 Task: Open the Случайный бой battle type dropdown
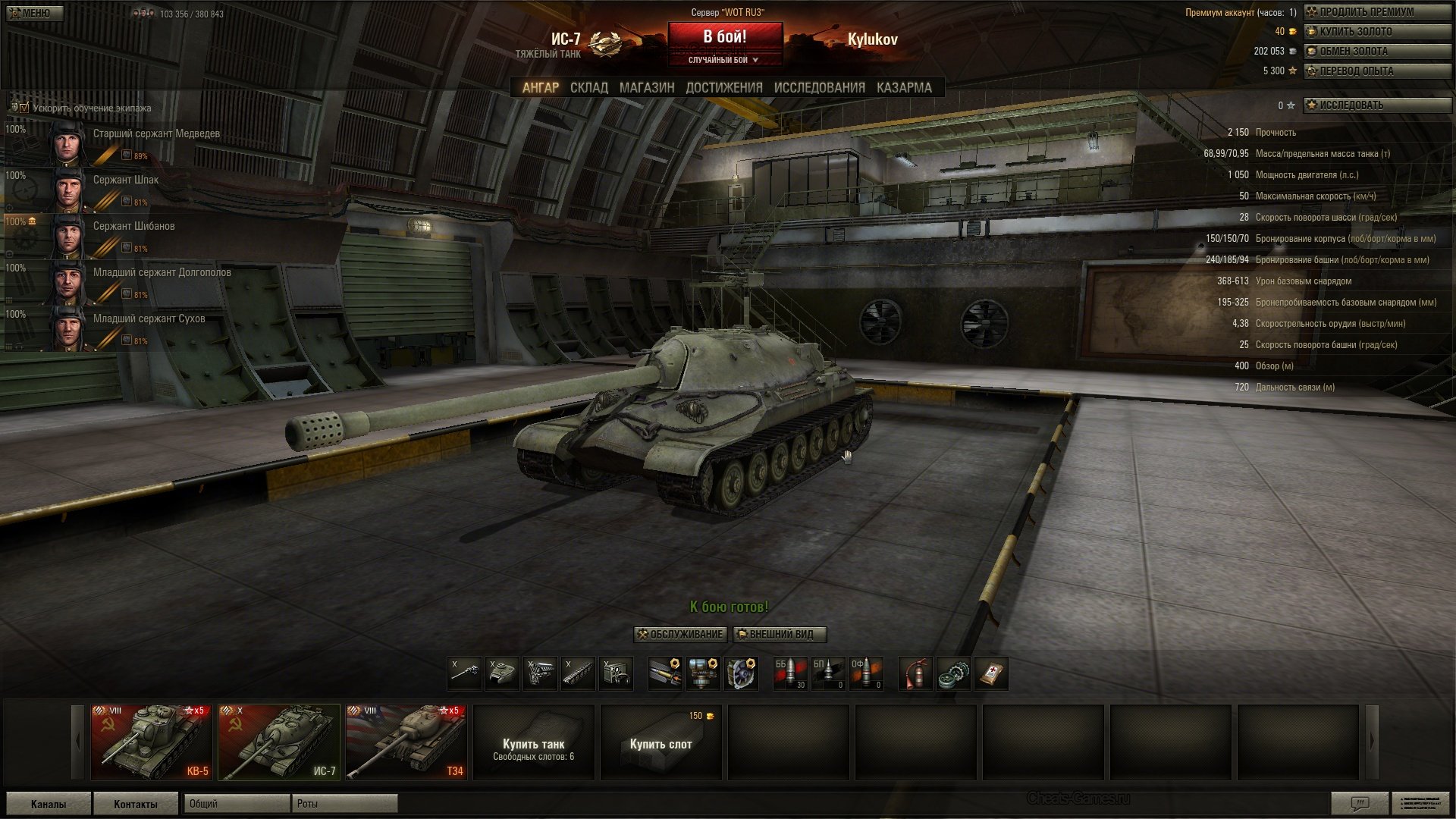[x=724, y=60]
